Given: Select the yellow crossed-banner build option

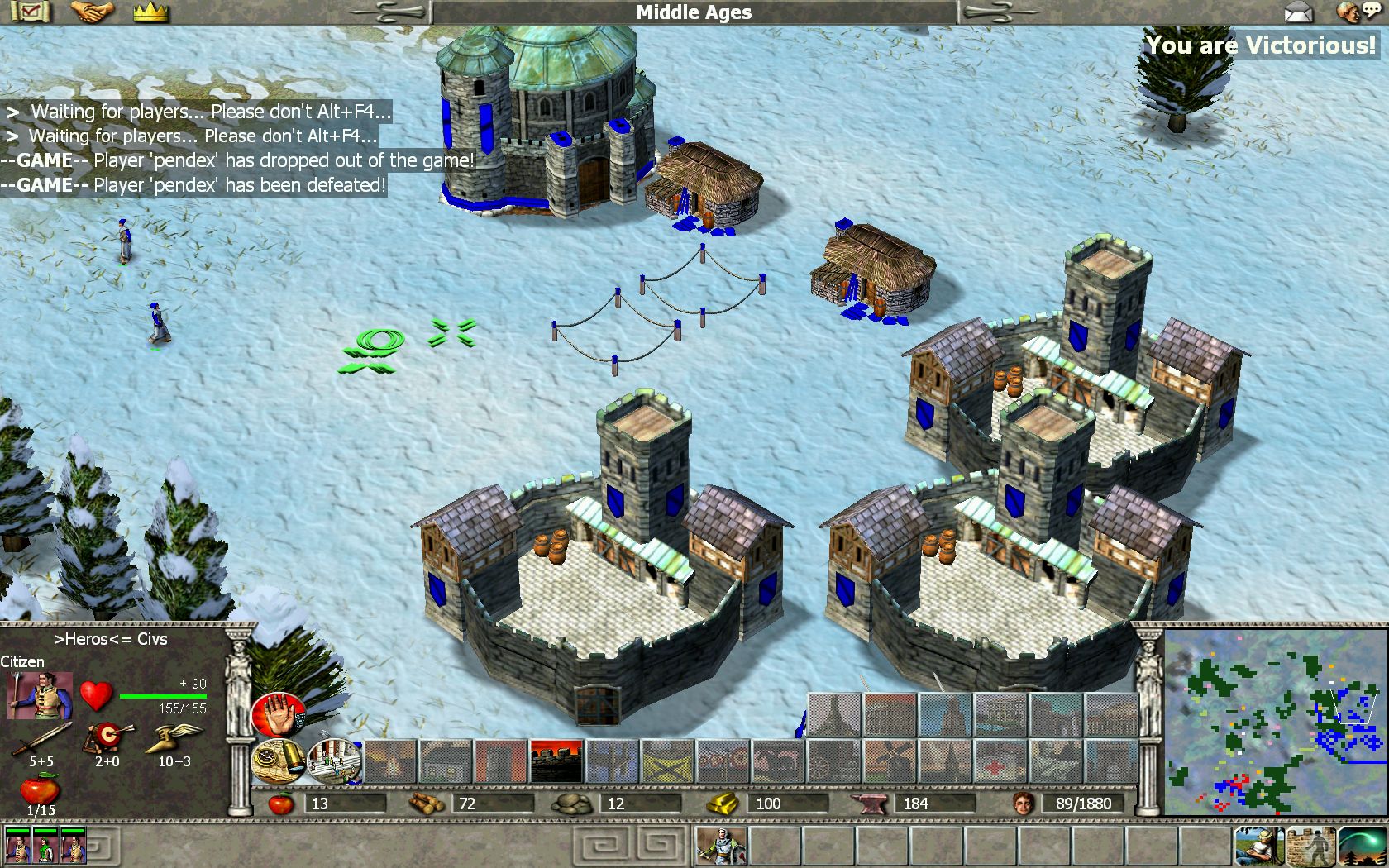Looking at the screenshot, I should (666, 761).
